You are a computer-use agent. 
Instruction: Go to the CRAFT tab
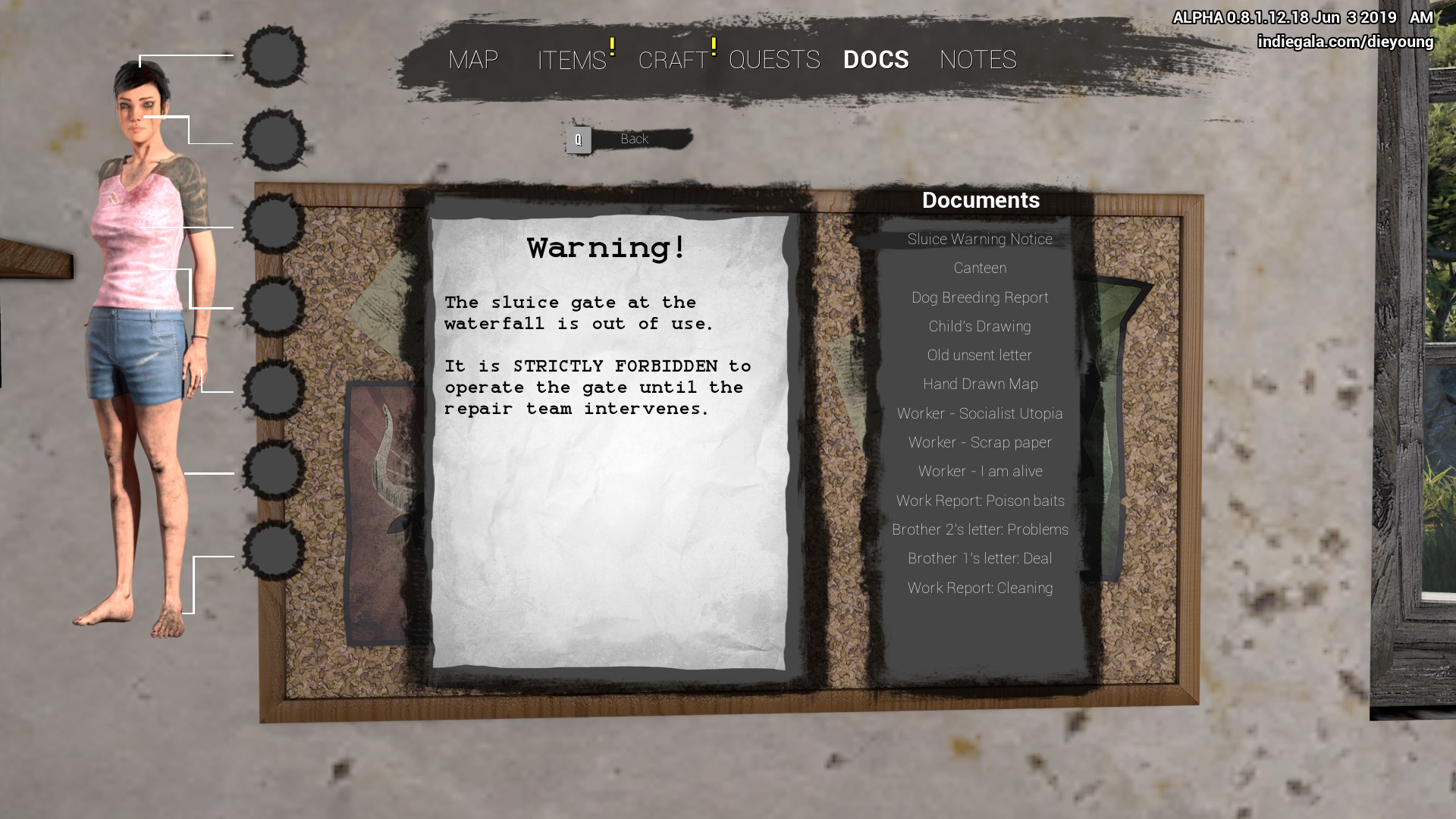[x=673, y=60]
